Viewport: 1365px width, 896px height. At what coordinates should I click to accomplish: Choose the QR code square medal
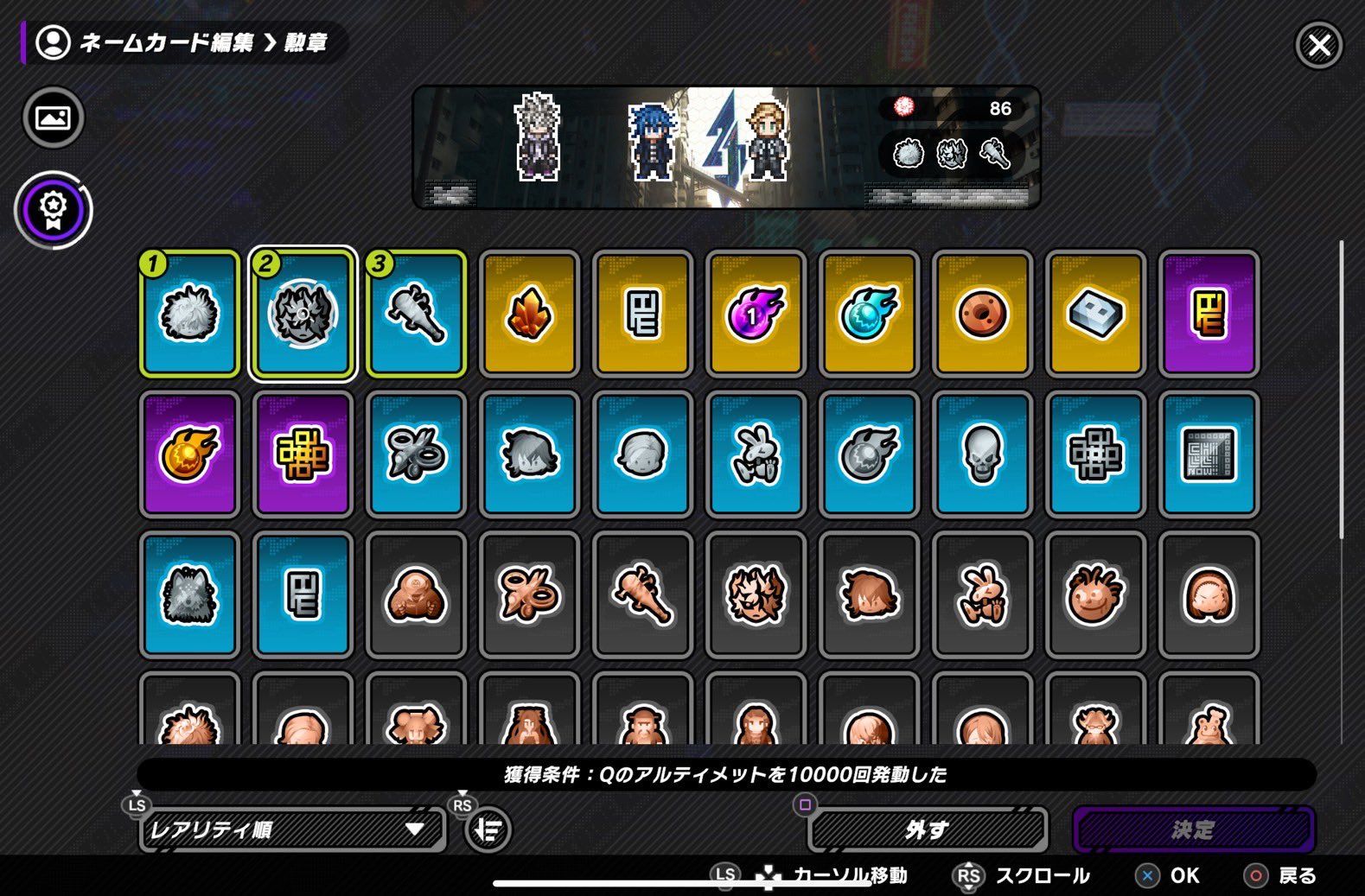click(1209, 454)
